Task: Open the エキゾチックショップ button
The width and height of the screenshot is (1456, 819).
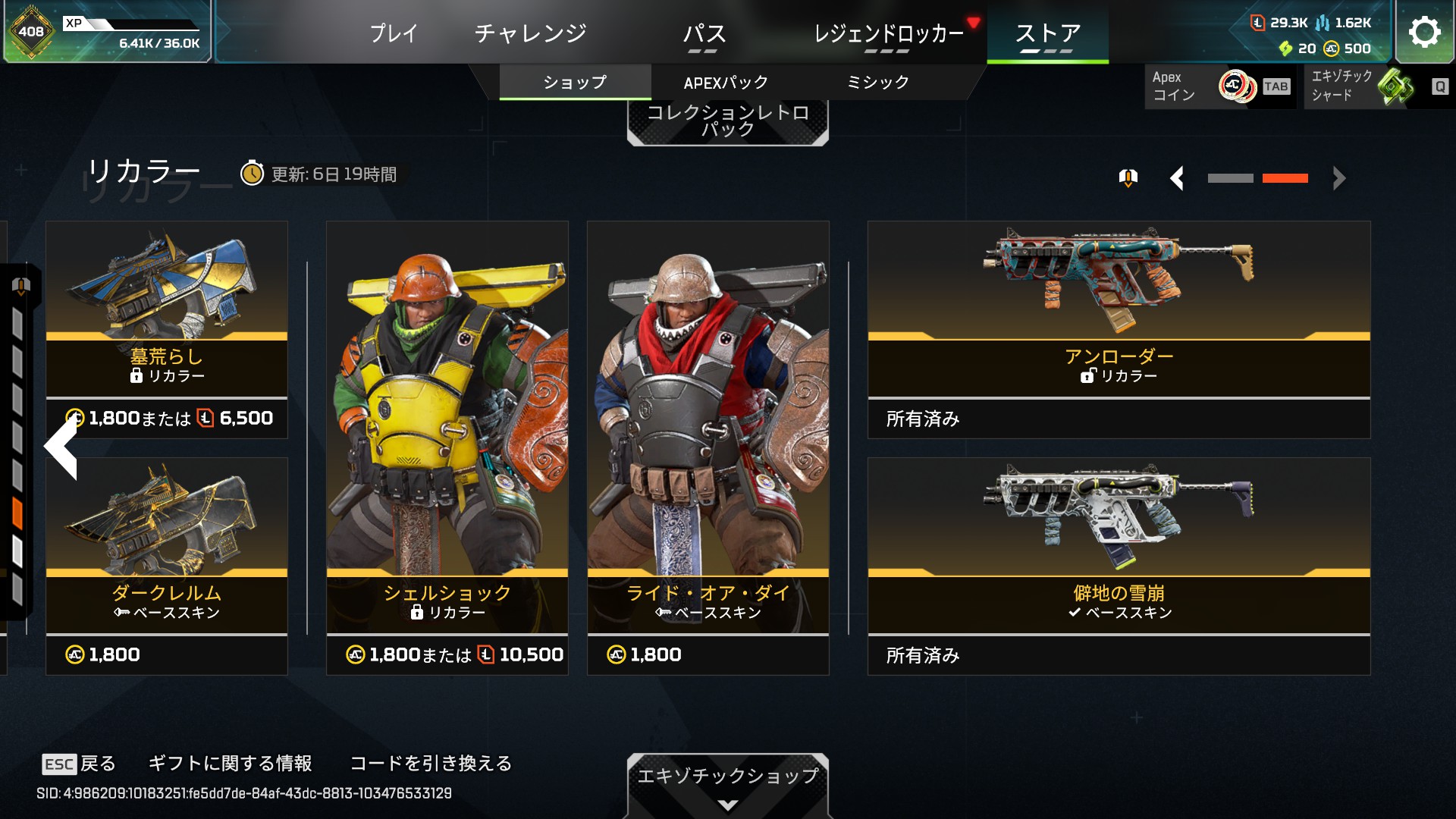Action: coord(727,781)
